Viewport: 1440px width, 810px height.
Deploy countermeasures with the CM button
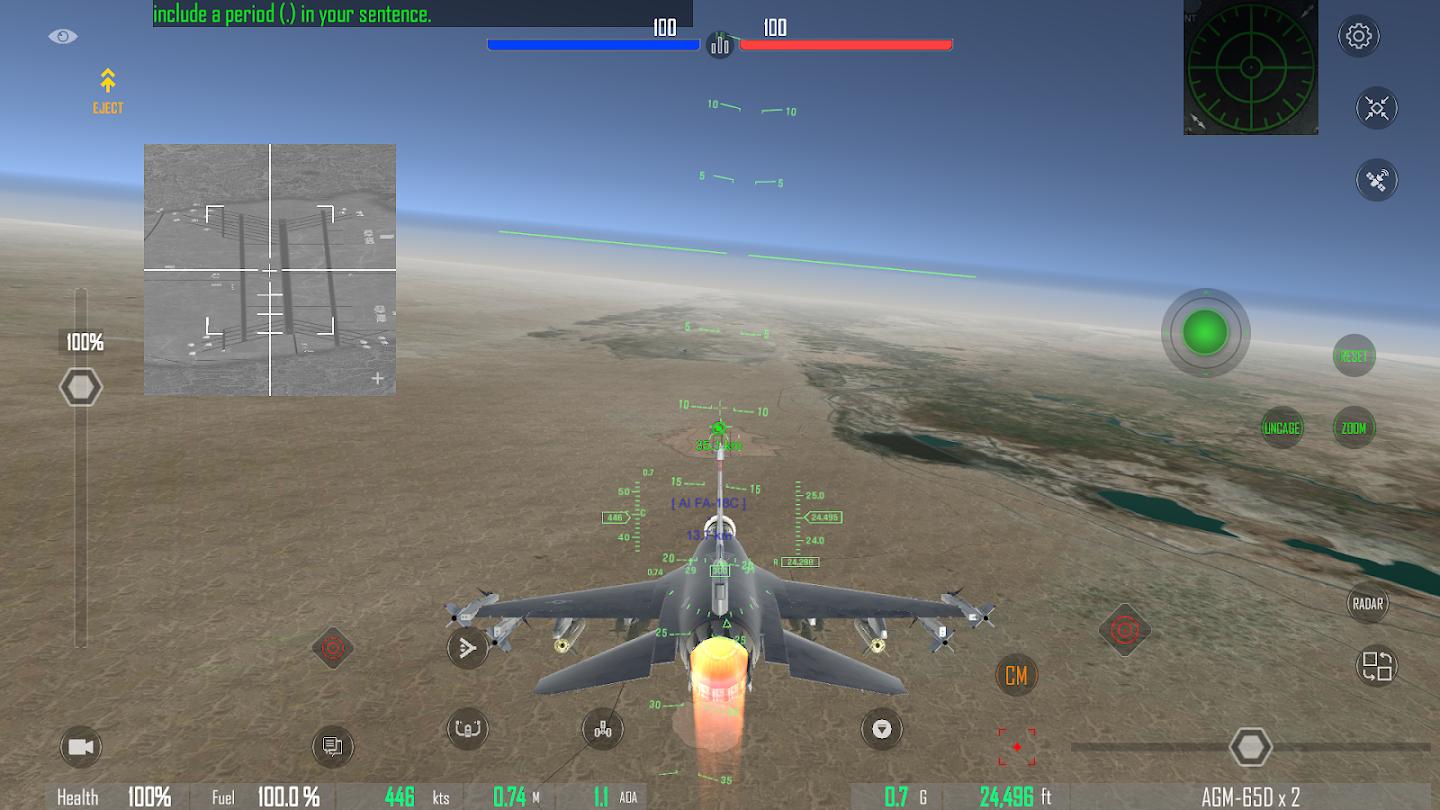click(x=1016, y=676)
